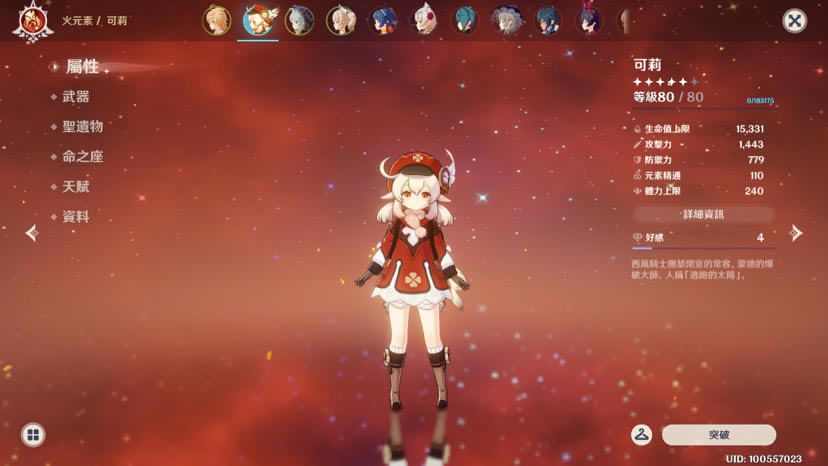Go to the previous character with the left arrow
The width and height of the screenshot is (828, 466).
[x=32, y=233]
